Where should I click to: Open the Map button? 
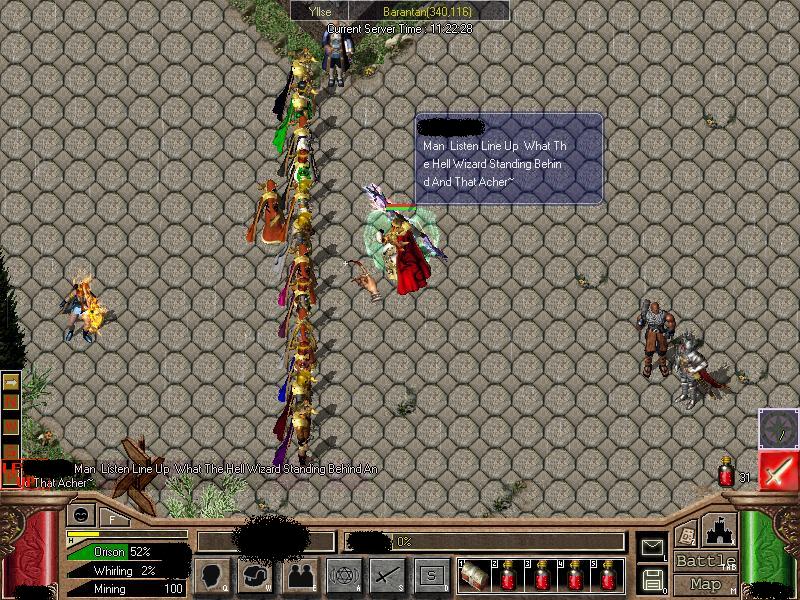click(705, 584)
